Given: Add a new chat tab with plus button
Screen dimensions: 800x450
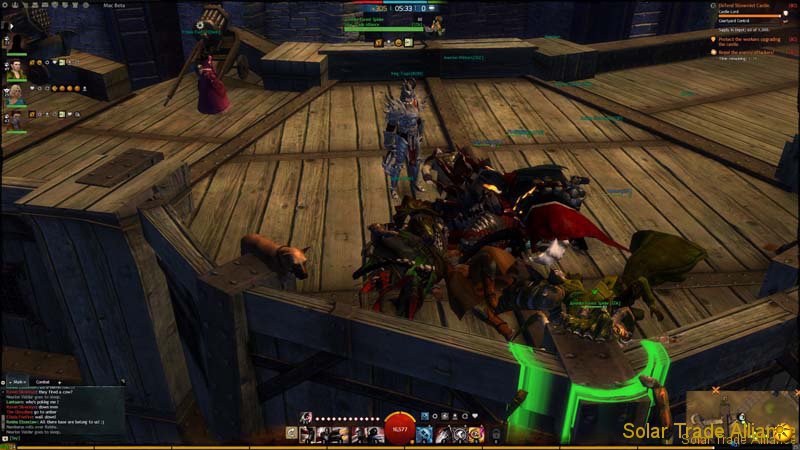Looking at the screenshot, I should (x=60, y=382).
